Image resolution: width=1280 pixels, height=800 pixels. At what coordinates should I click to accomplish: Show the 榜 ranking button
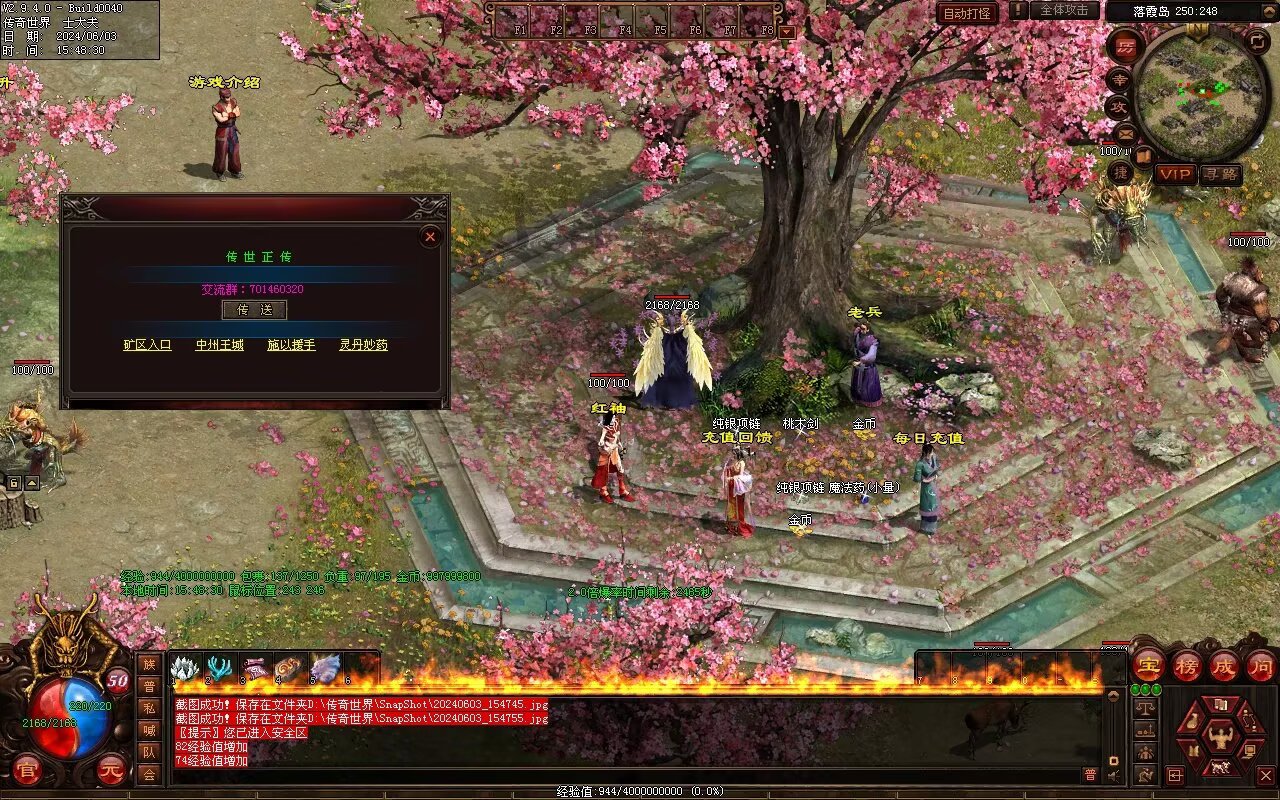pyautogui.click(x=1187, y=666)
